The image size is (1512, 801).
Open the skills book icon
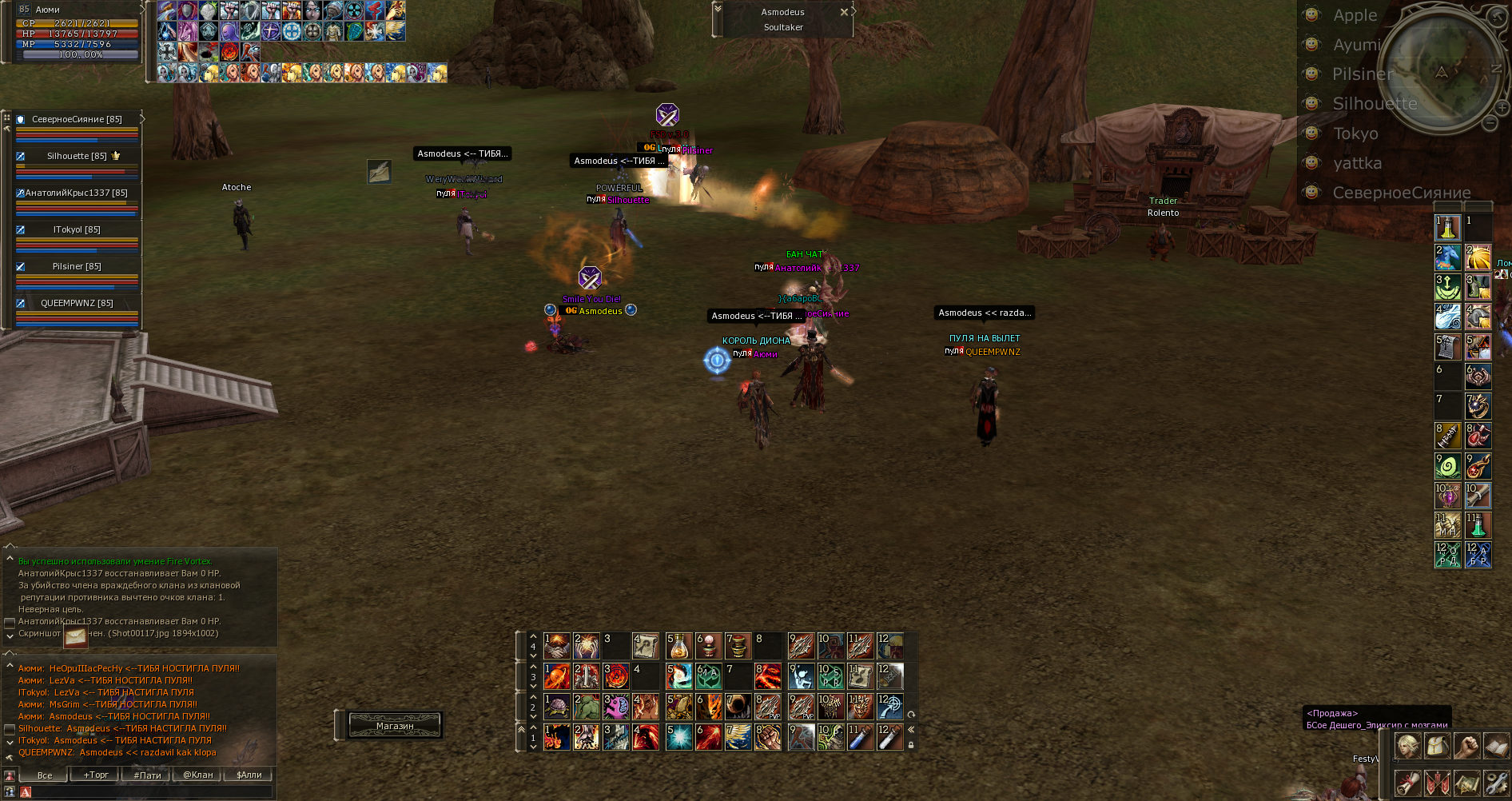point(1496,746)
